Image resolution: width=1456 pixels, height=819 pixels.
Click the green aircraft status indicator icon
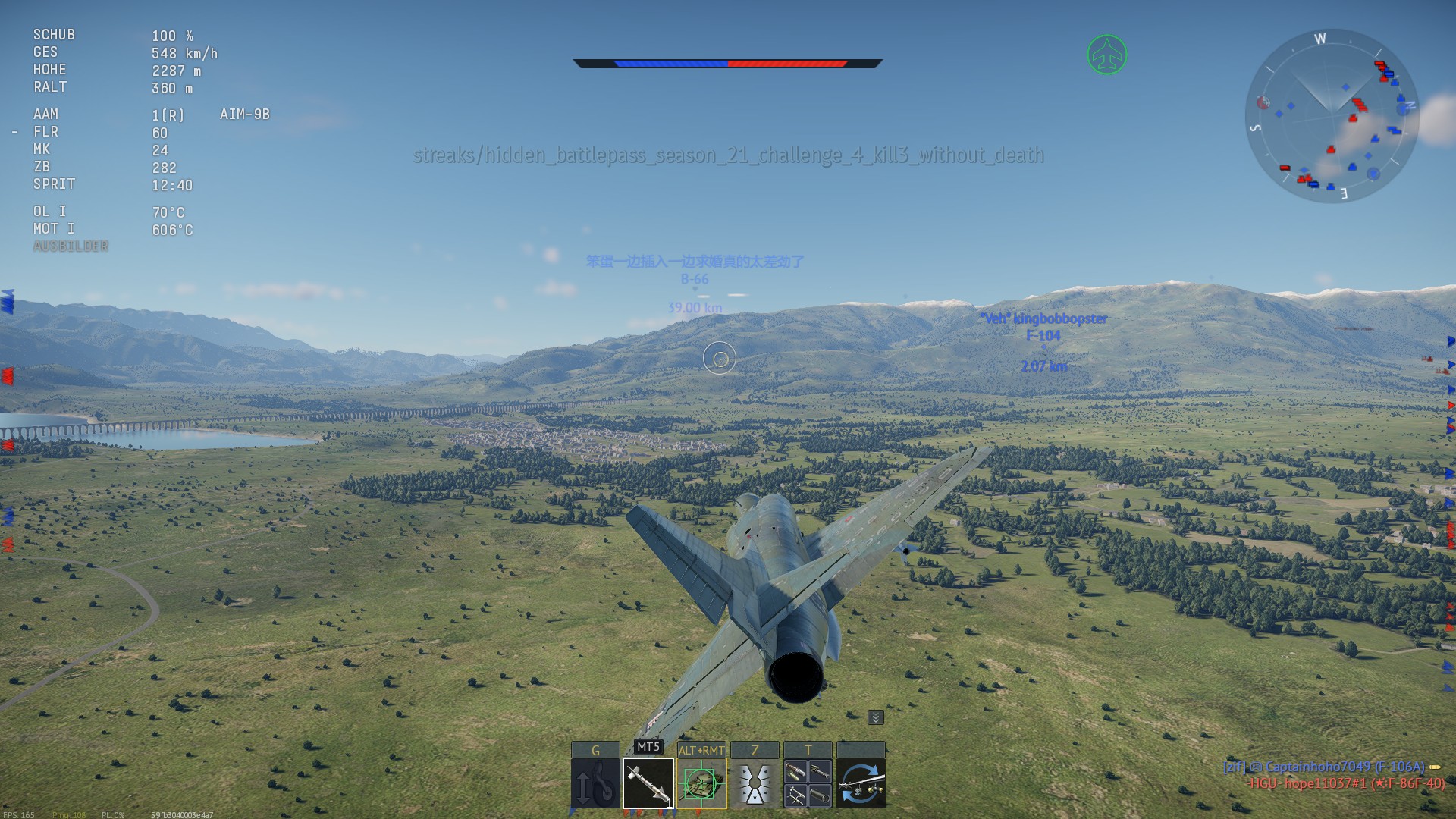(x=1107, y=55)
